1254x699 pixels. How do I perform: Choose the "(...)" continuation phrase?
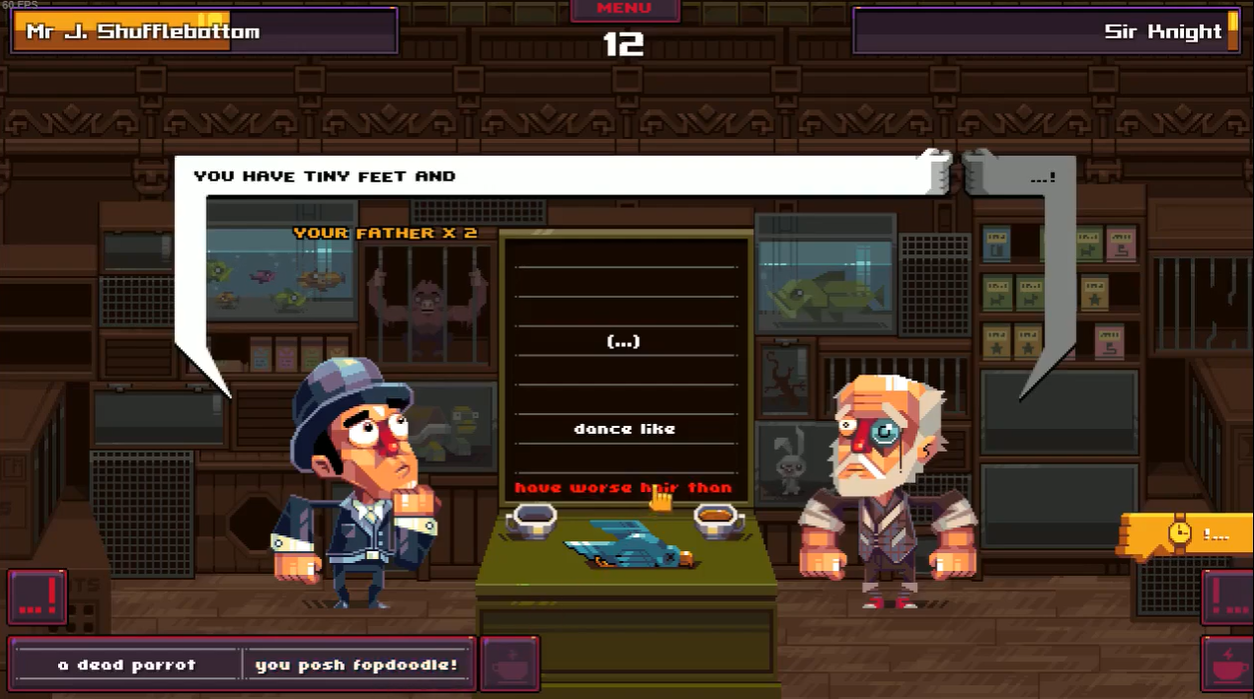[x=624, y=342]
